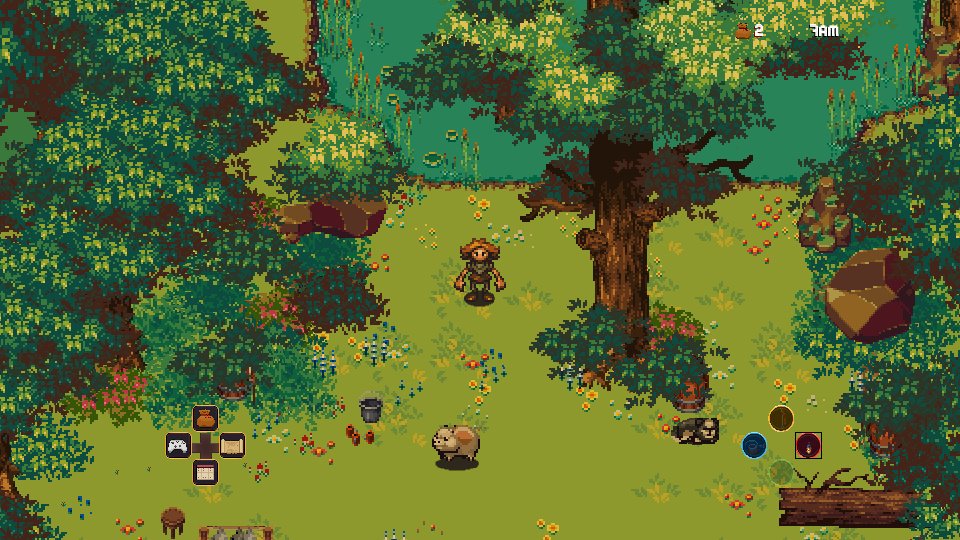Select the blue circle action slot
Screen dimensions: 960x540
[x=754, y=445]
